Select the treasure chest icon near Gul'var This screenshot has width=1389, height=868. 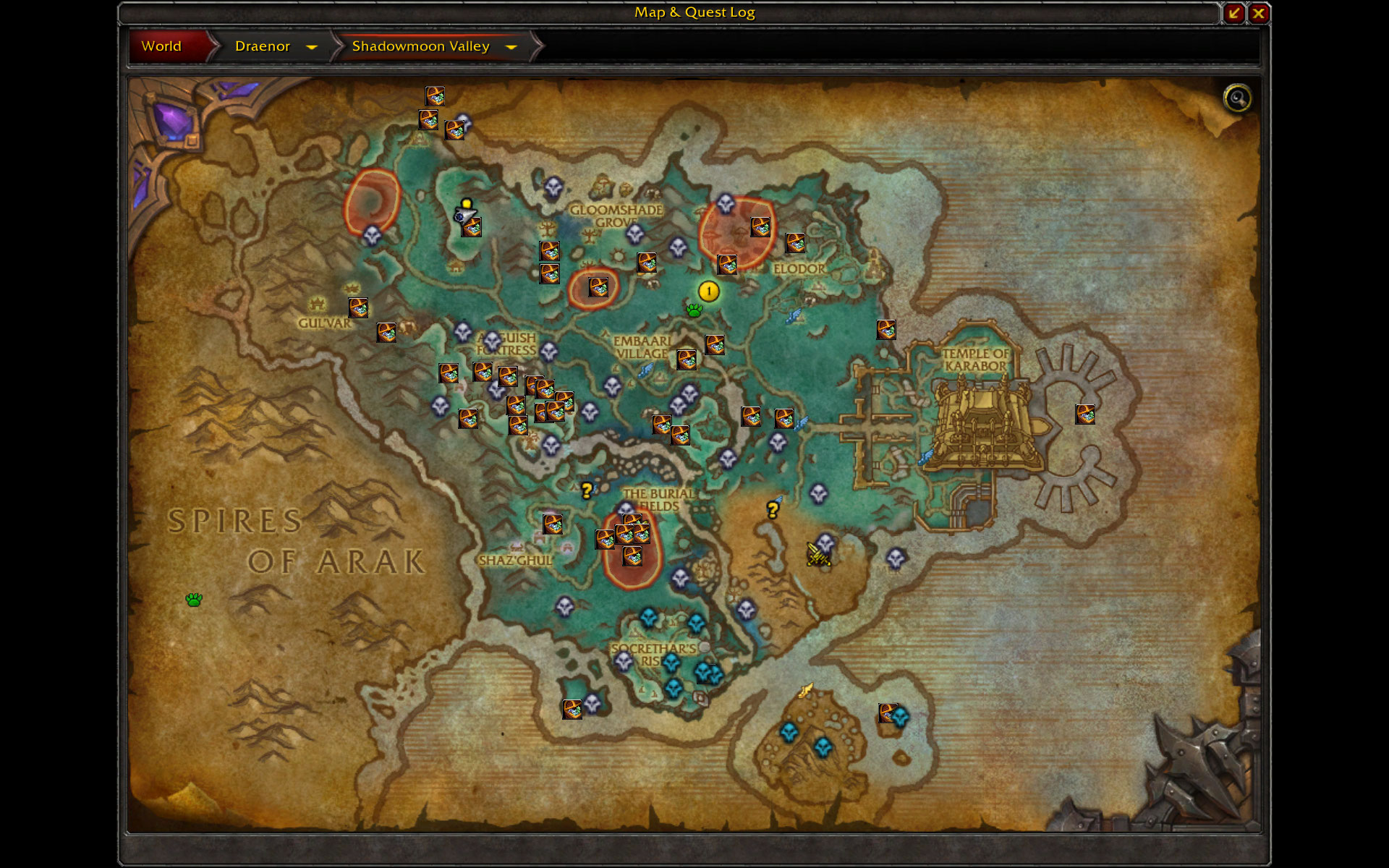tap(360, 309)
